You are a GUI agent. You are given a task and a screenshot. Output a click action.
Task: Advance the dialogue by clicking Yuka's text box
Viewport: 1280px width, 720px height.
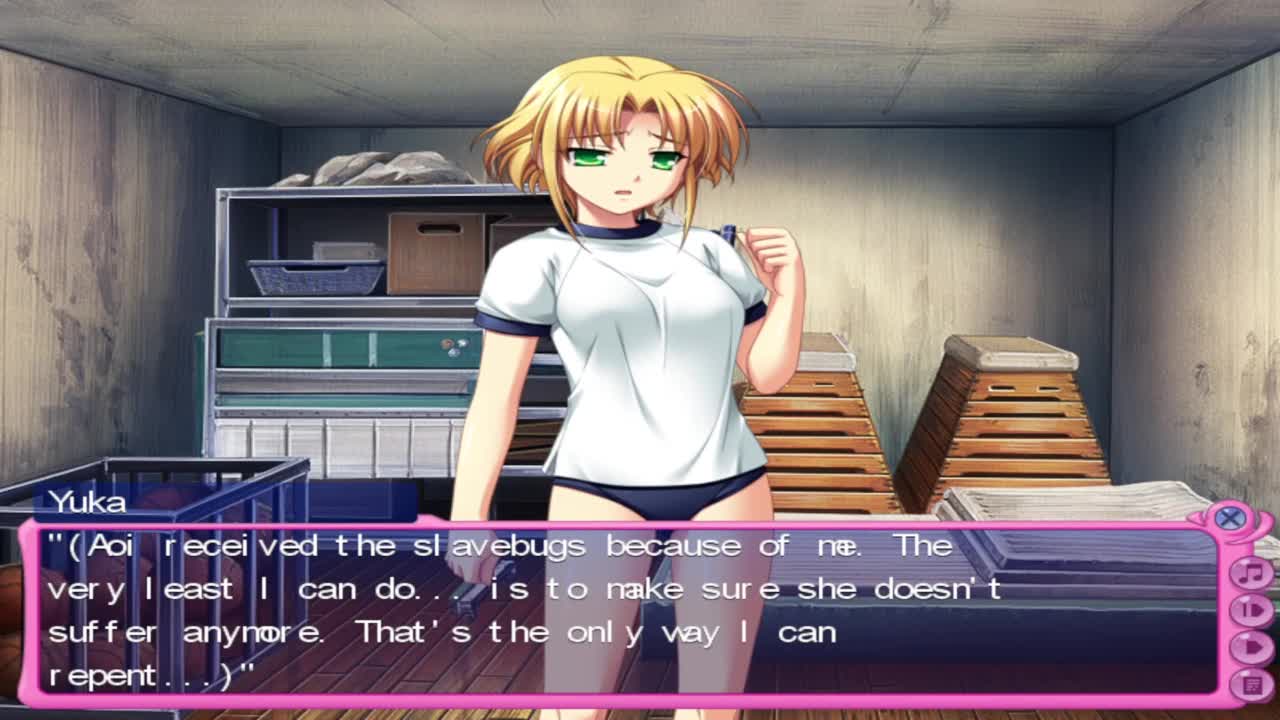coord(620,610)
